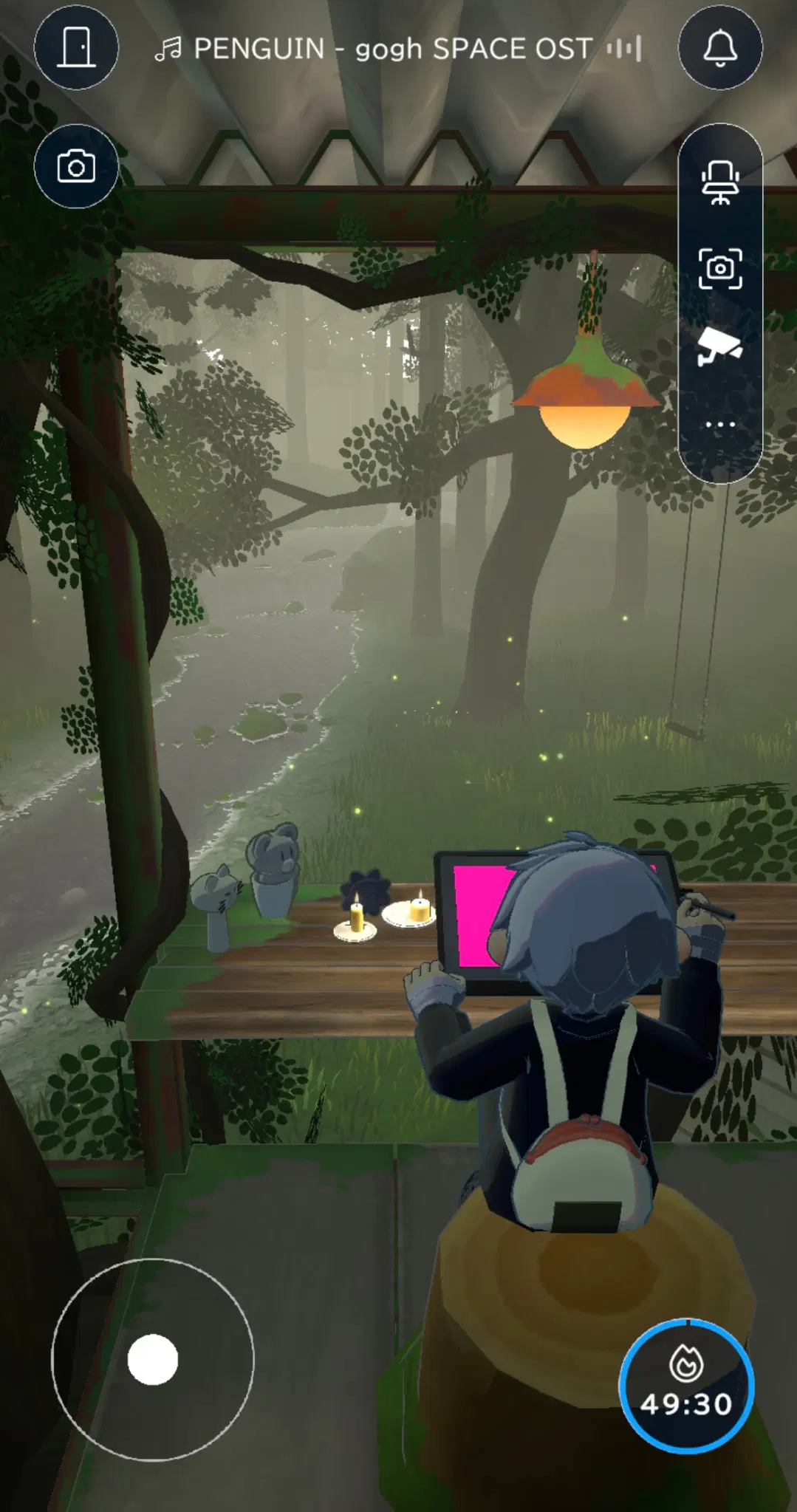Image resolution: width=797 pixels, height=1512 pixels.
Task: Select the desk chair icon
Action: point(720,182)
